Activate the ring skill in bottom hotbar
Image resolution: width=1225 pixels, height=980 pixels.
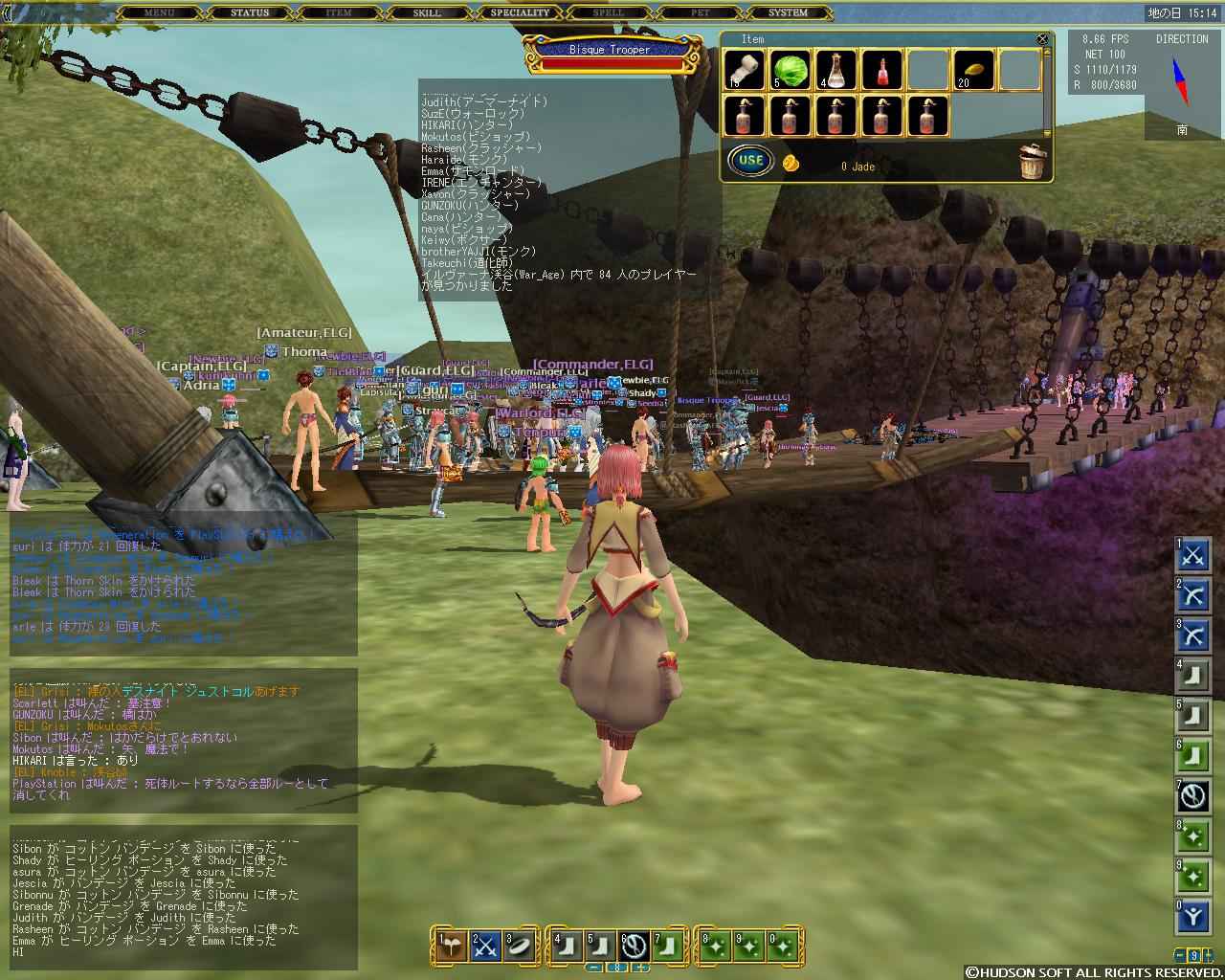point(521,946)
